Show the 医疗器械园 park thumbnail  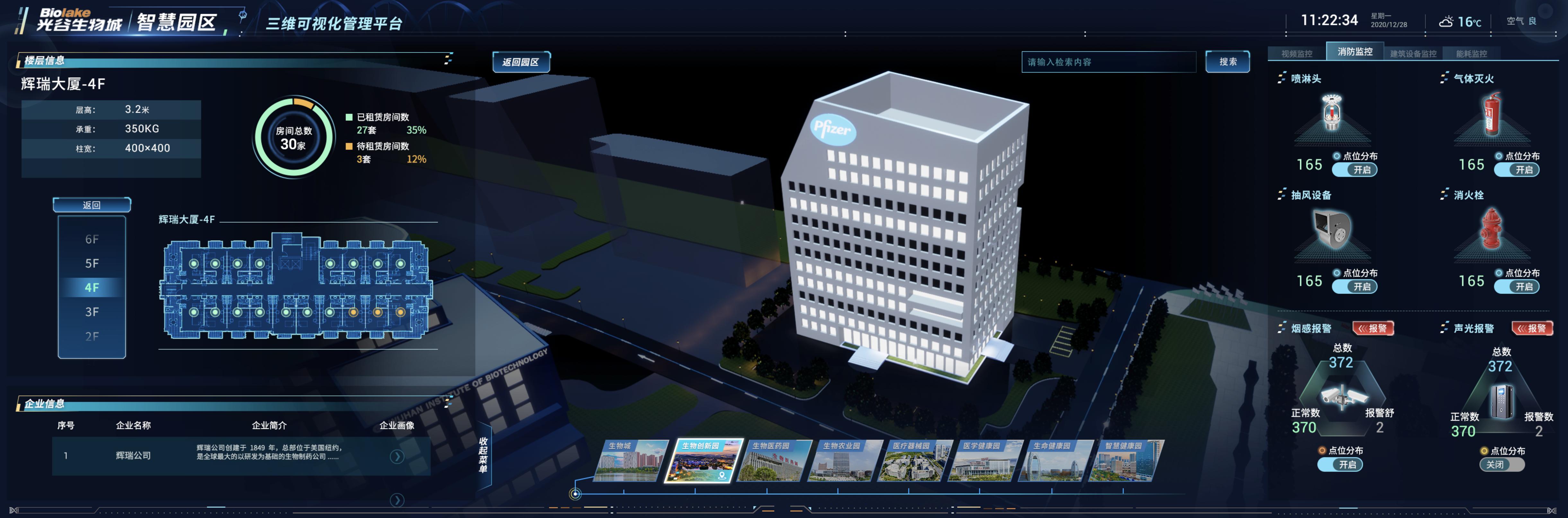[913, 461]
